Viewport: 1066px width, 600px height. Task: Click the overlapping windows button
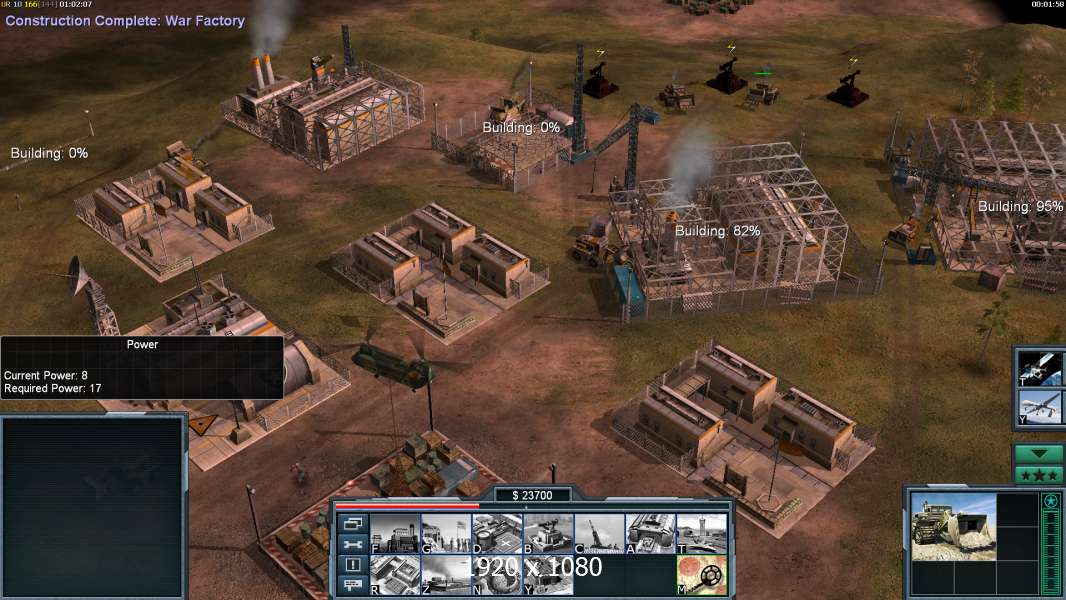353,523
